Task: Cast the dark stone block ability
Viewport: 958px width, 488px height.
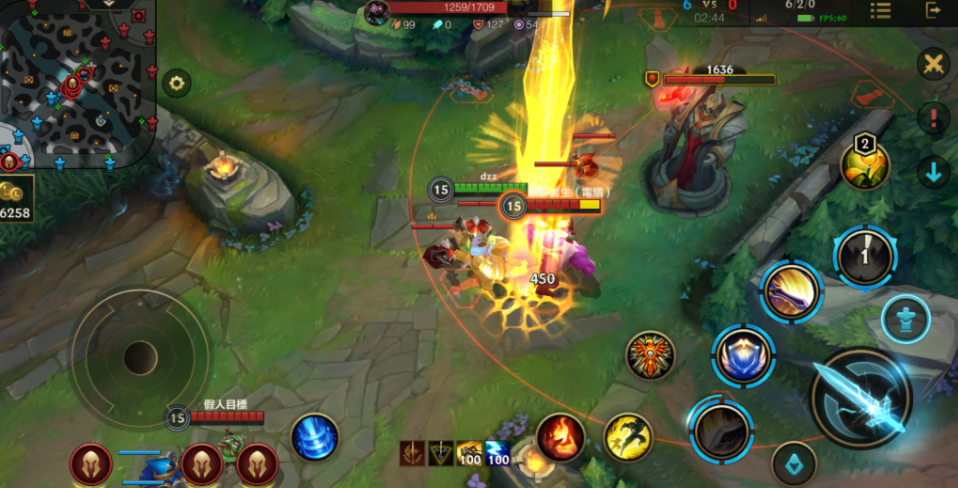Action: (720, 426)
